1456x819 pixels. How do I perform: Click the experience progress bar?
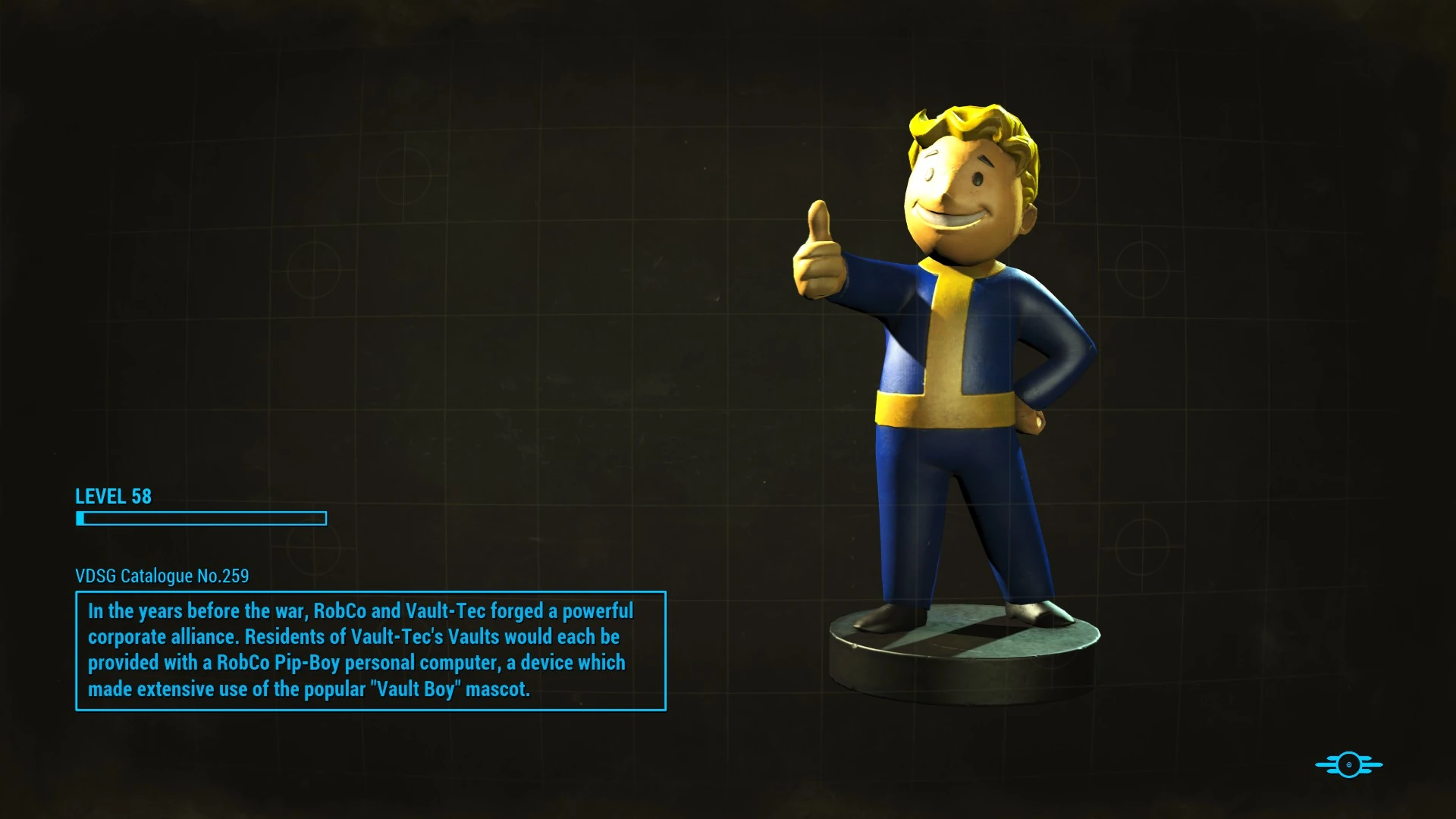201,519
